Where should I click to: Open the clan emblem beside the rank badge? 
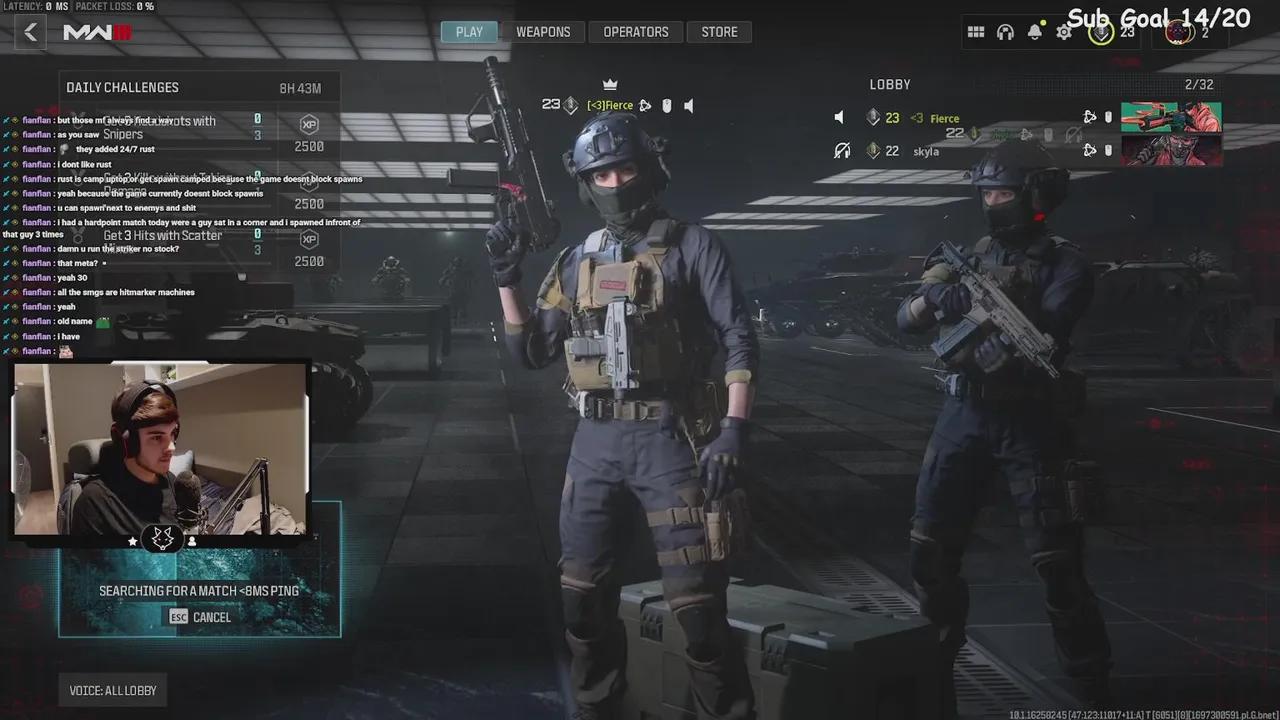(x=1178, y=33)
